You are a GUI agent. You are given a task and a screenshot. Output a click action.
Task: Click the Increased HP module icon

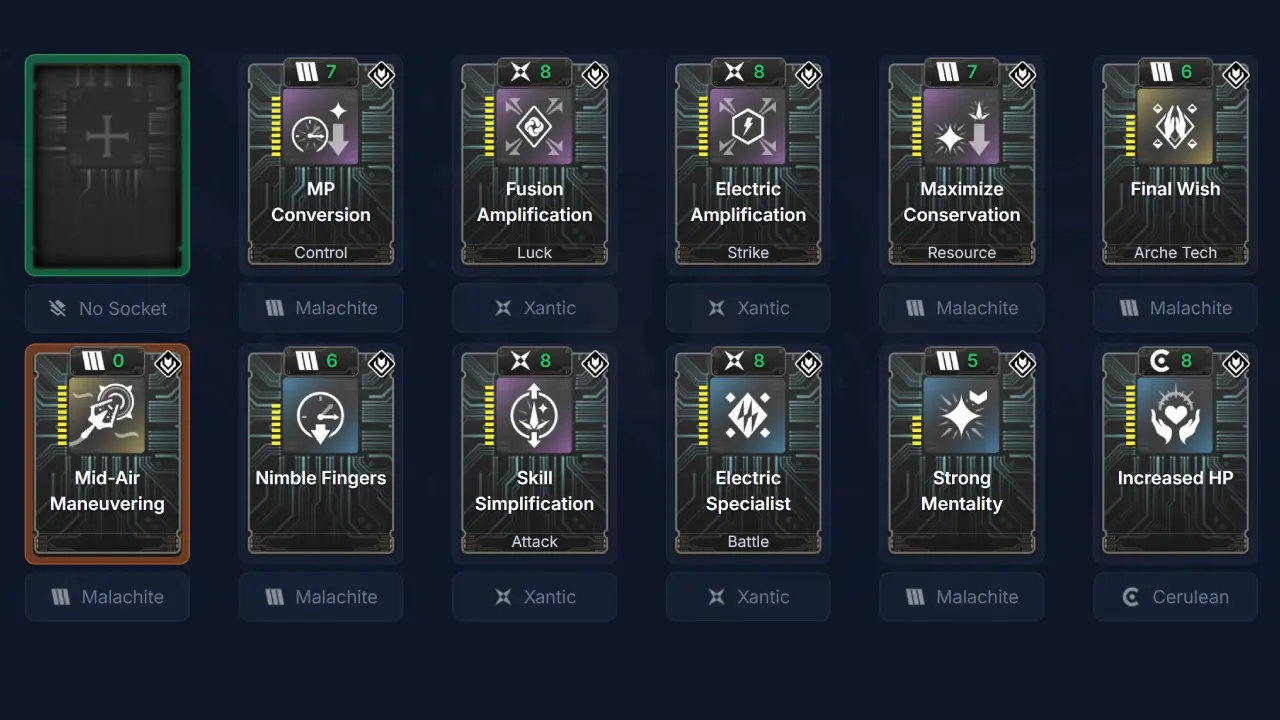pos(1175,414)
